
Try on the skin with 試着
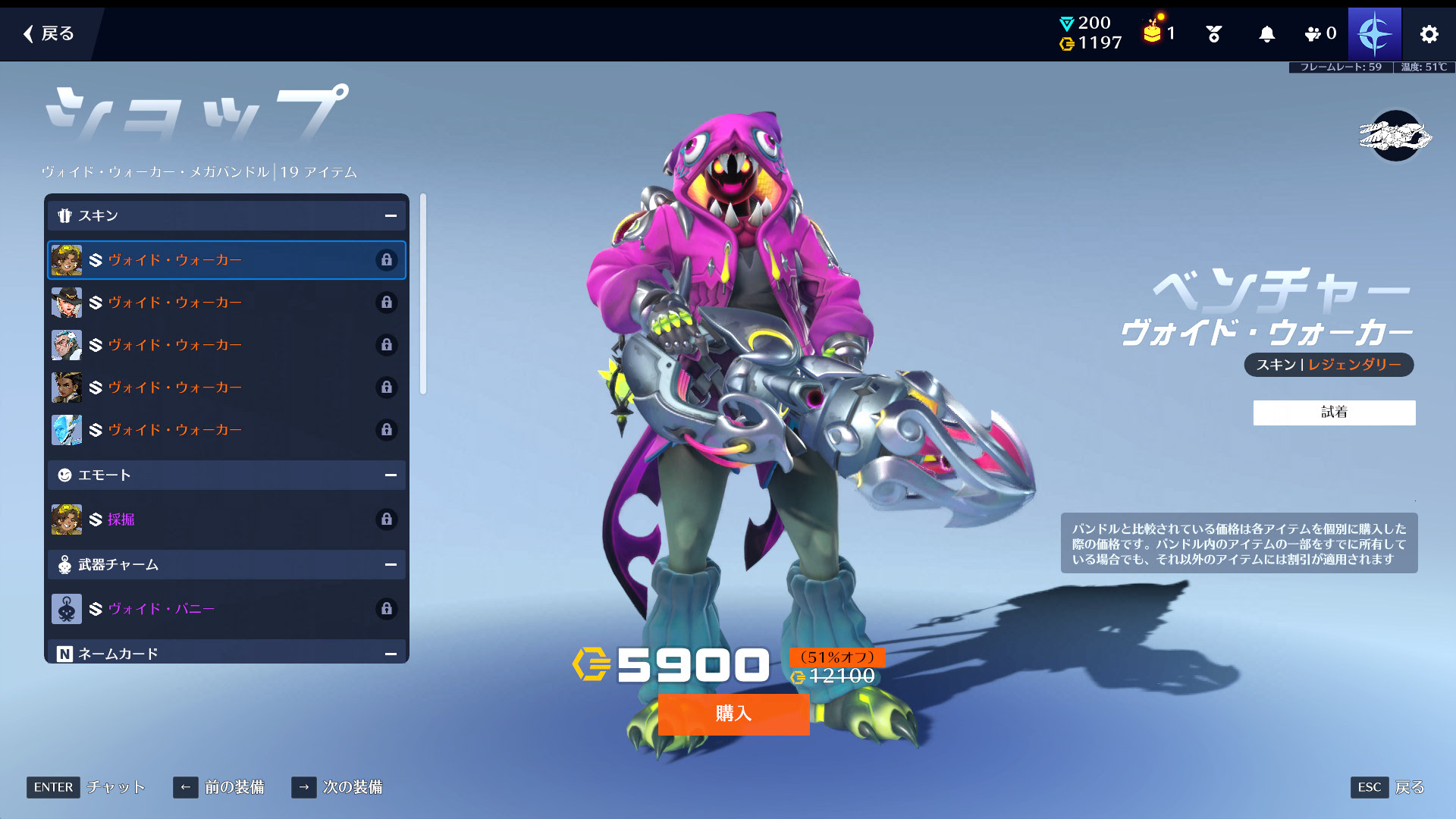1334,413
